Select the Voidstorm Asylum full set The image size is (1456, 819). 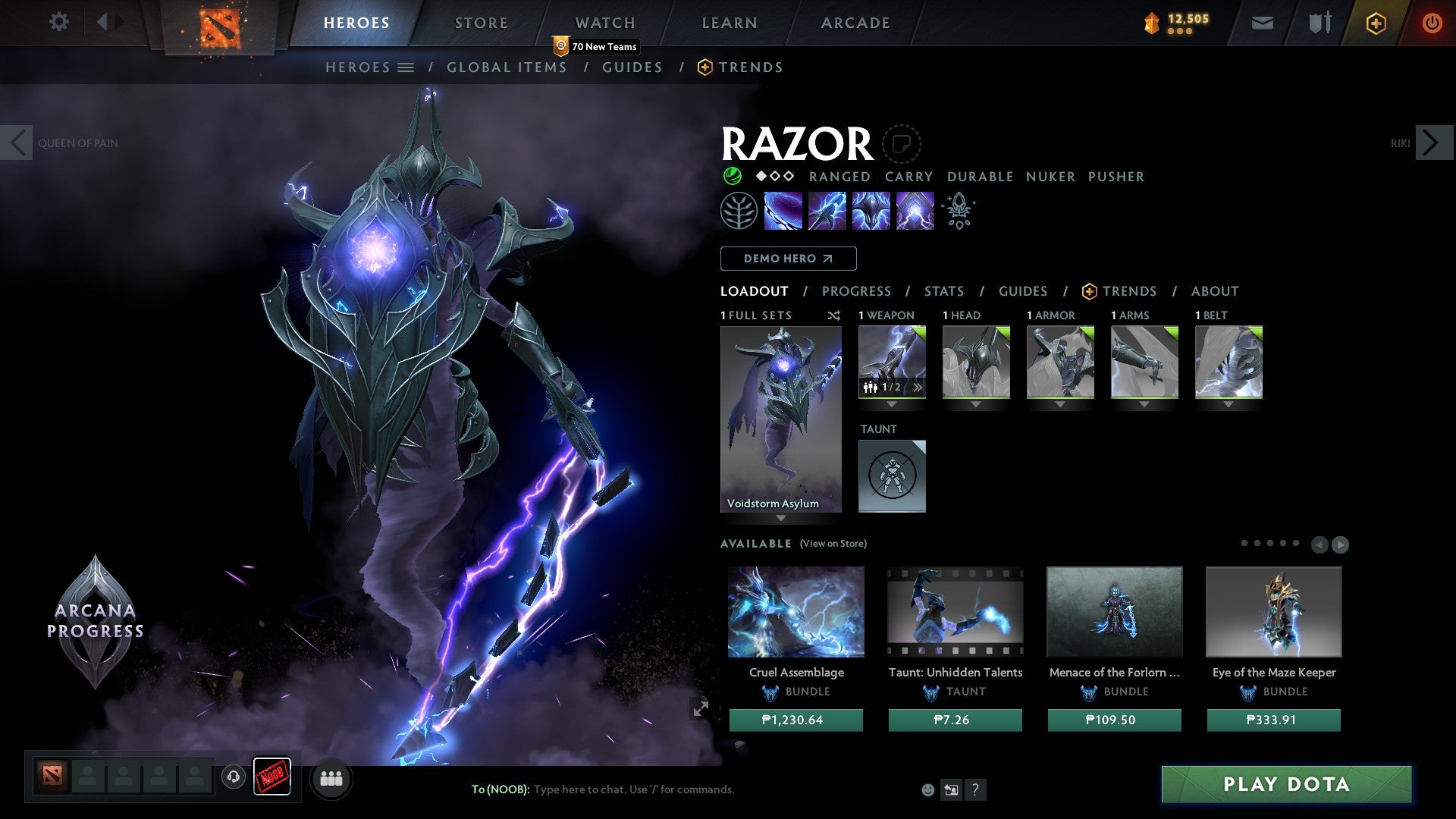(x=780, y=419)
